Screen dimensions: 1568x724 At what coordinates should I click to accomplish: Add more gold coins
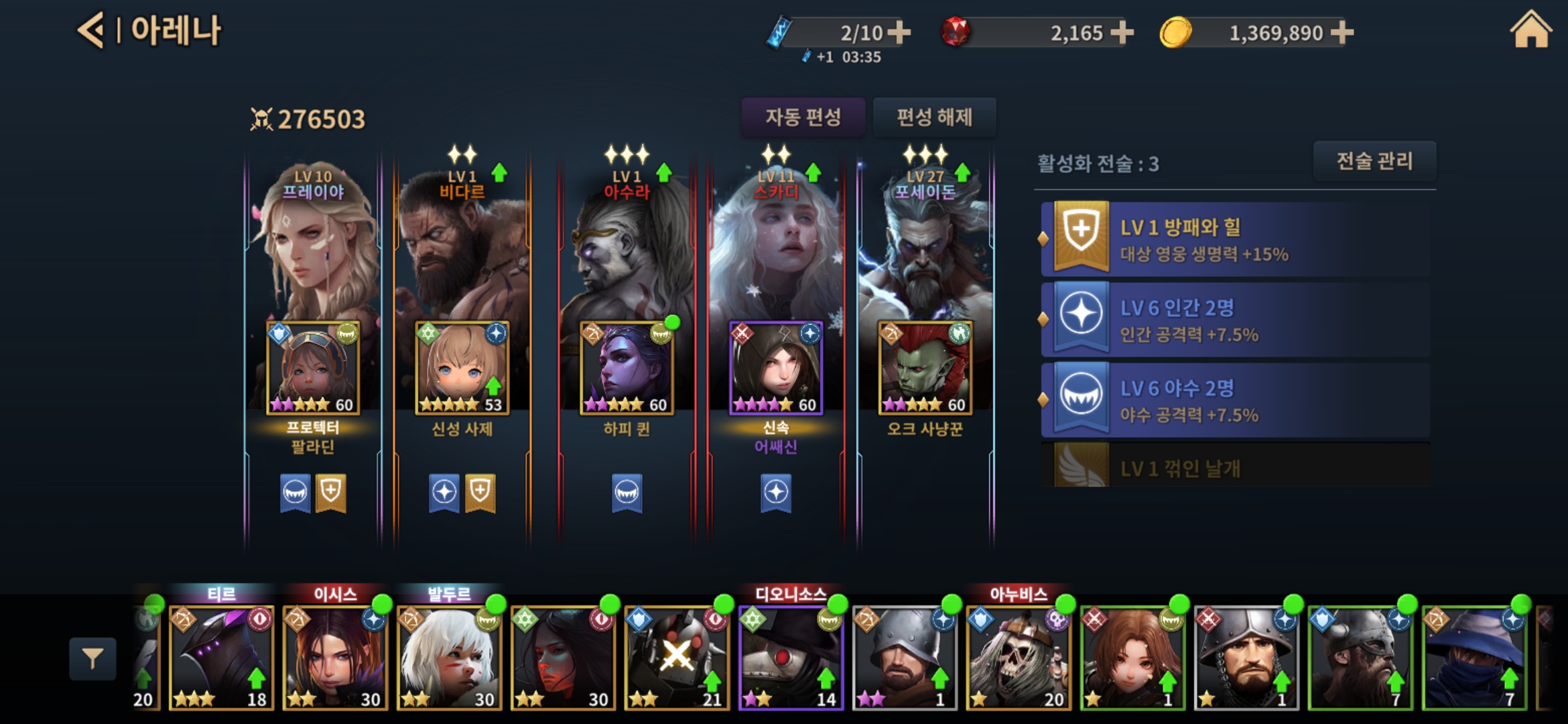[1342, 32]
